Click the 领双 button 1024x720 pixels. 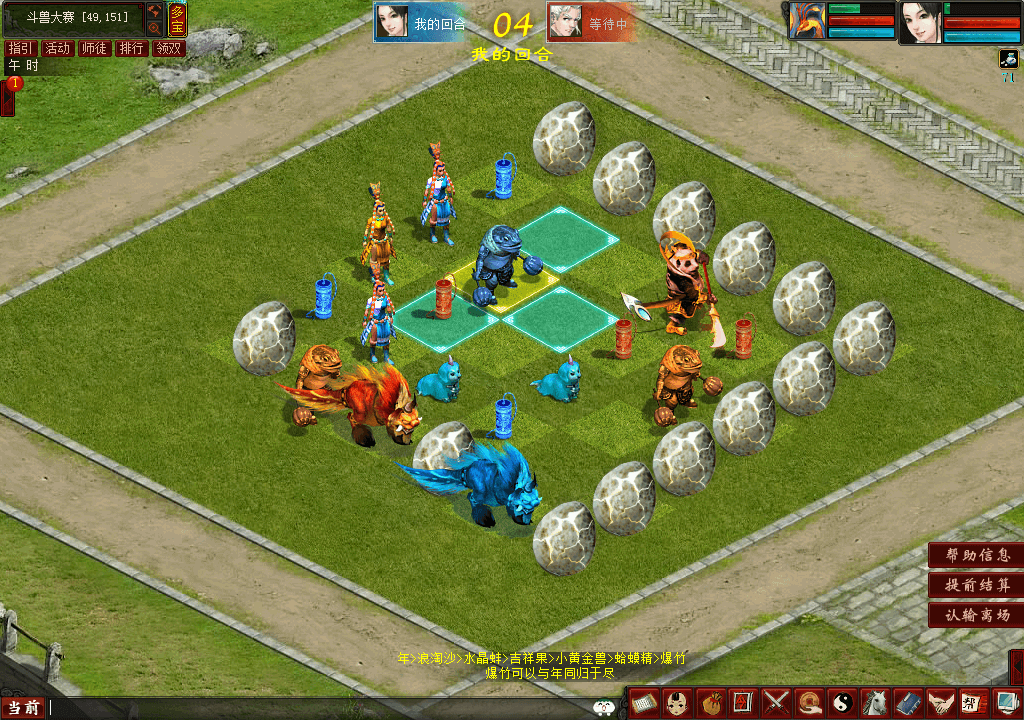click(x=168, y=48)
